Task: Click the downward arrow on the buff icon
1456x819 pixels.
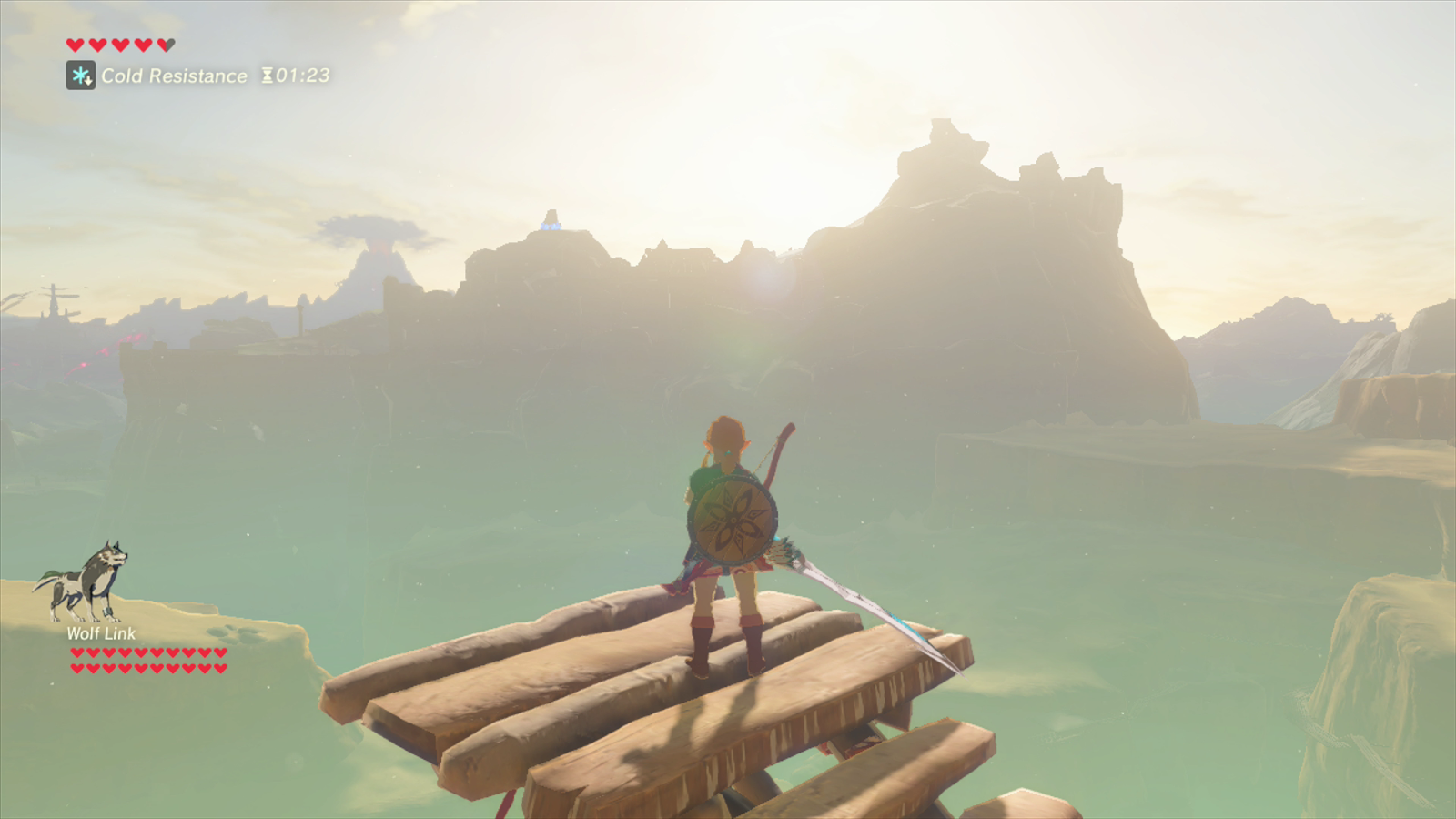Action: [x=86, y=81]
